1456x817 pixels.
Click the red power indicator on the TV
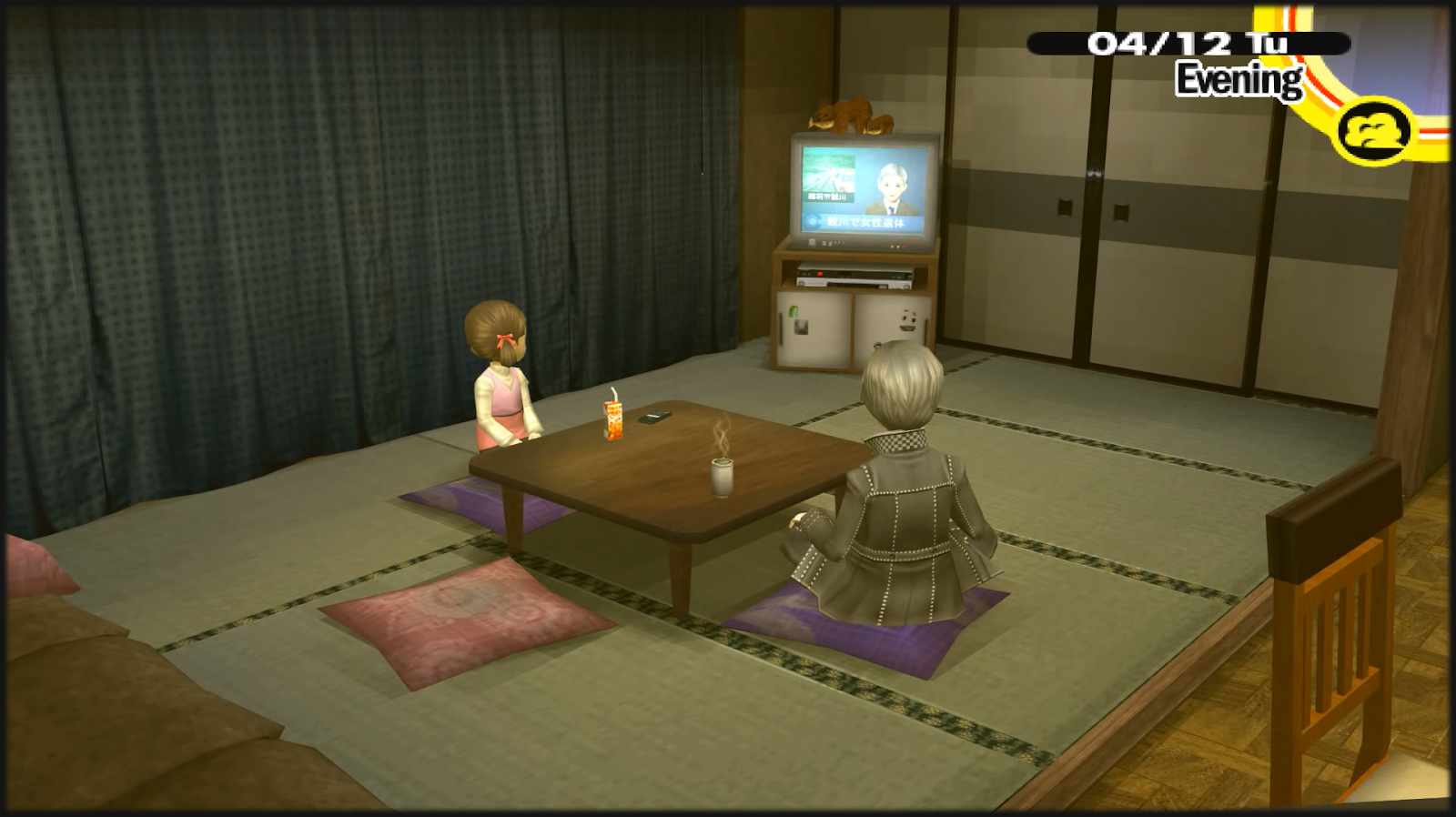tap(904, 247)
